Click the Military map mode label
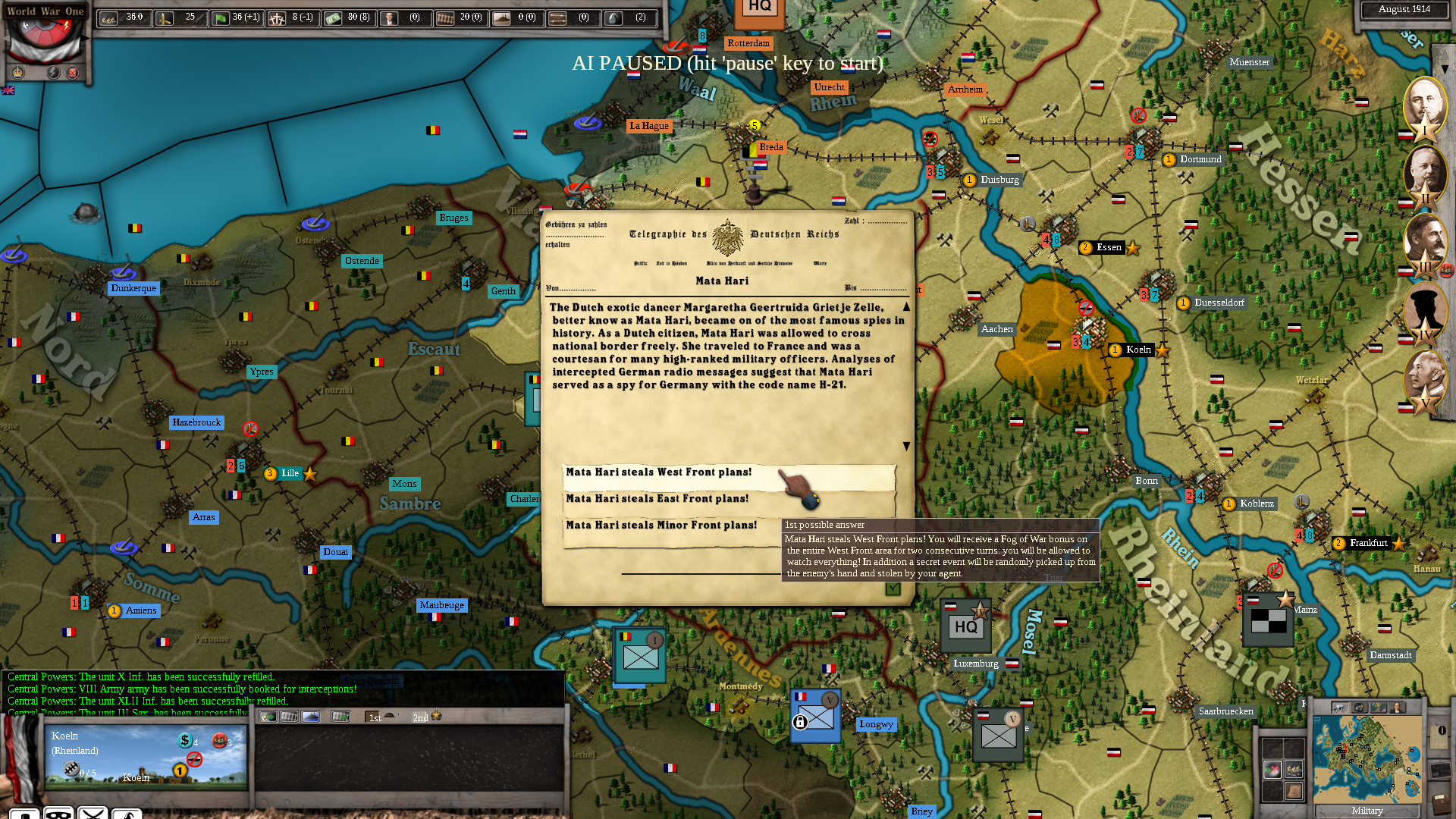 point(1367,811)
